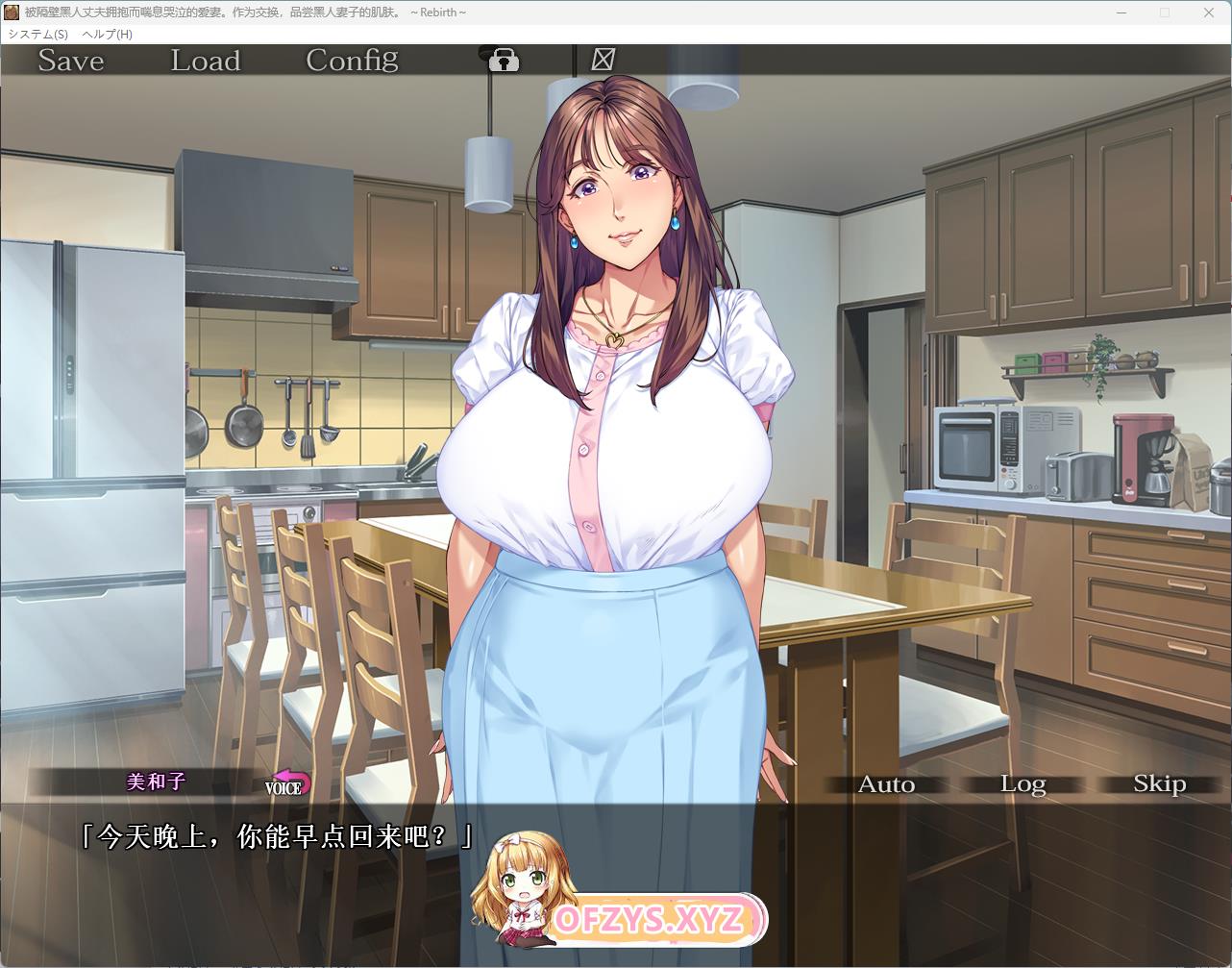This screenshot has width=1232, height=968.
Task: Enable Auto text advance mode
Action: click(886, 784)
